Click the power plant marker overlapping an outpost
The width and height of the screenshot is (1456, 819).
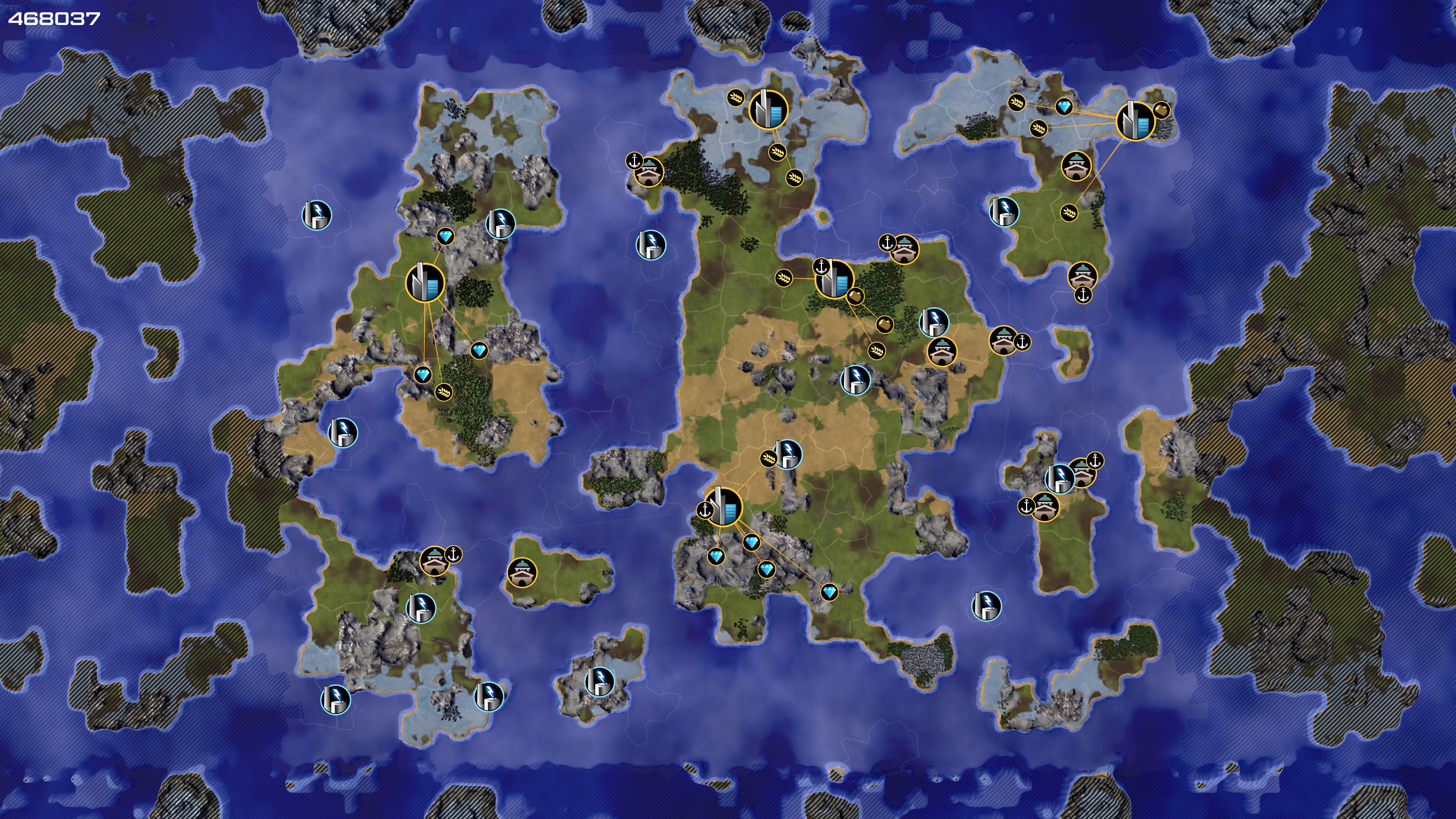(x=1060, y=478)
